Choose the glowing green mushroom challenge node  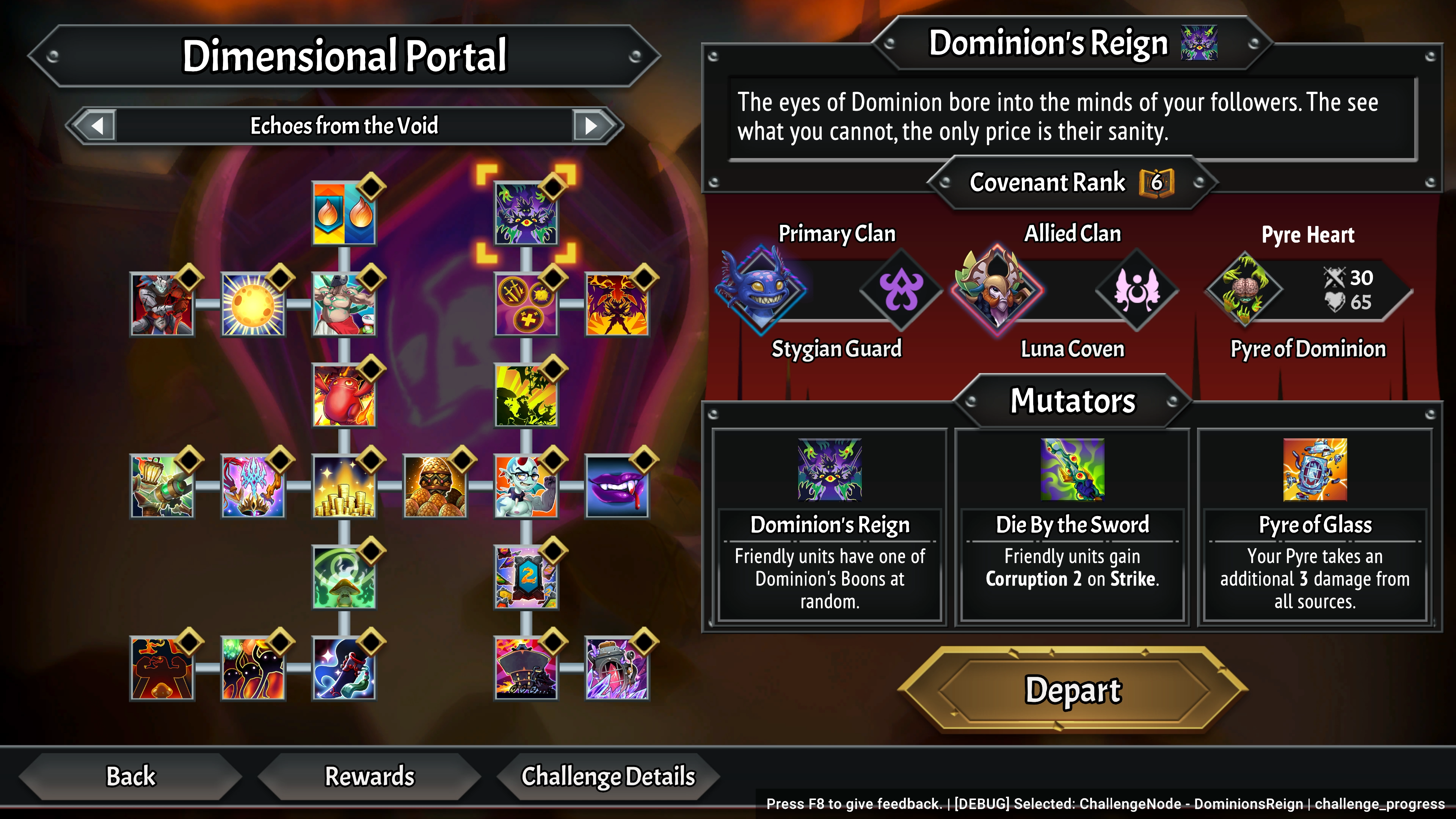pyautogui.click(x=344, y=577)
